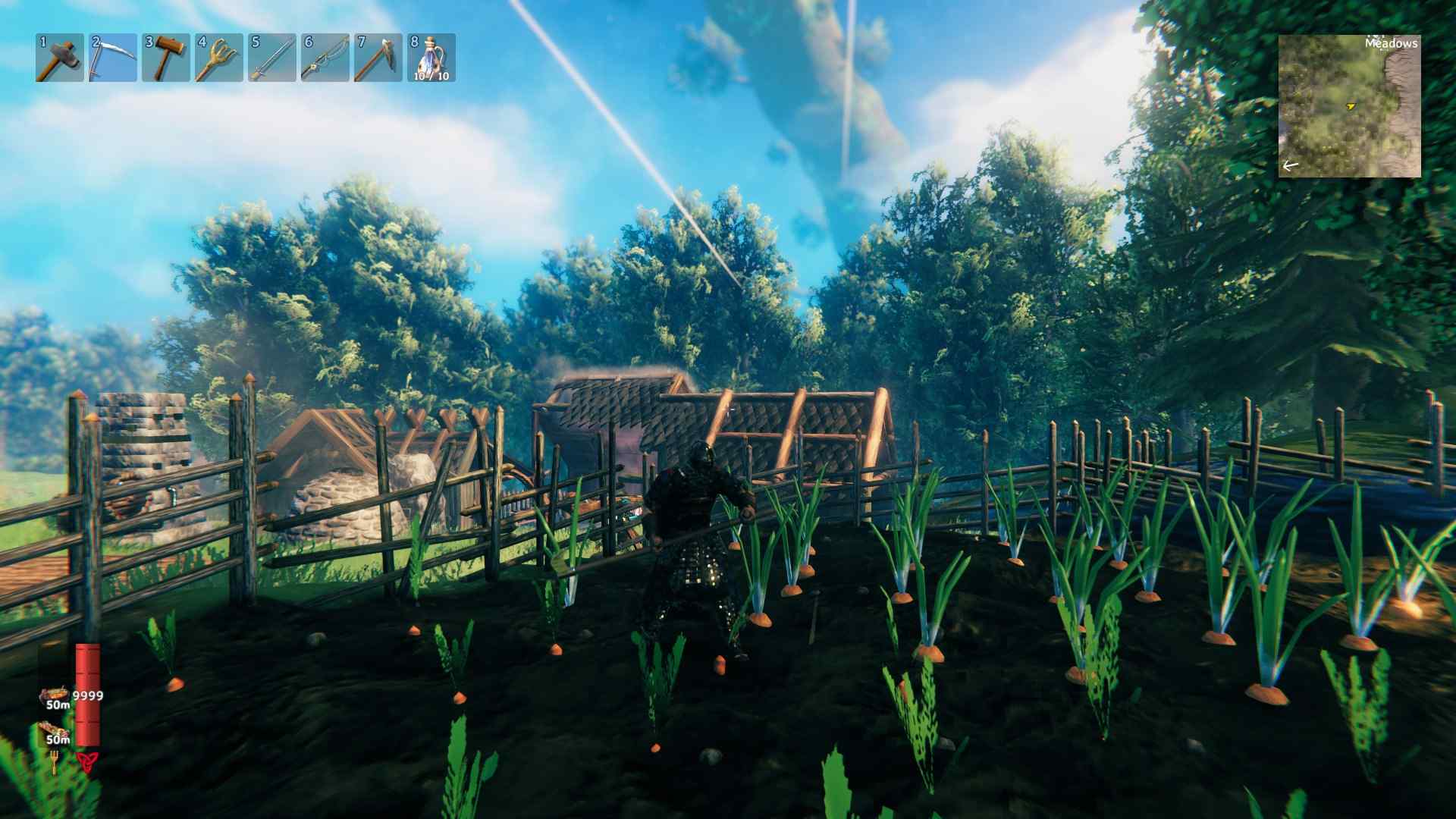Click the Forsaken Power triquetra emblem
The width and height of the screenshot is (1456, 819).
click(x=89, y=762)
